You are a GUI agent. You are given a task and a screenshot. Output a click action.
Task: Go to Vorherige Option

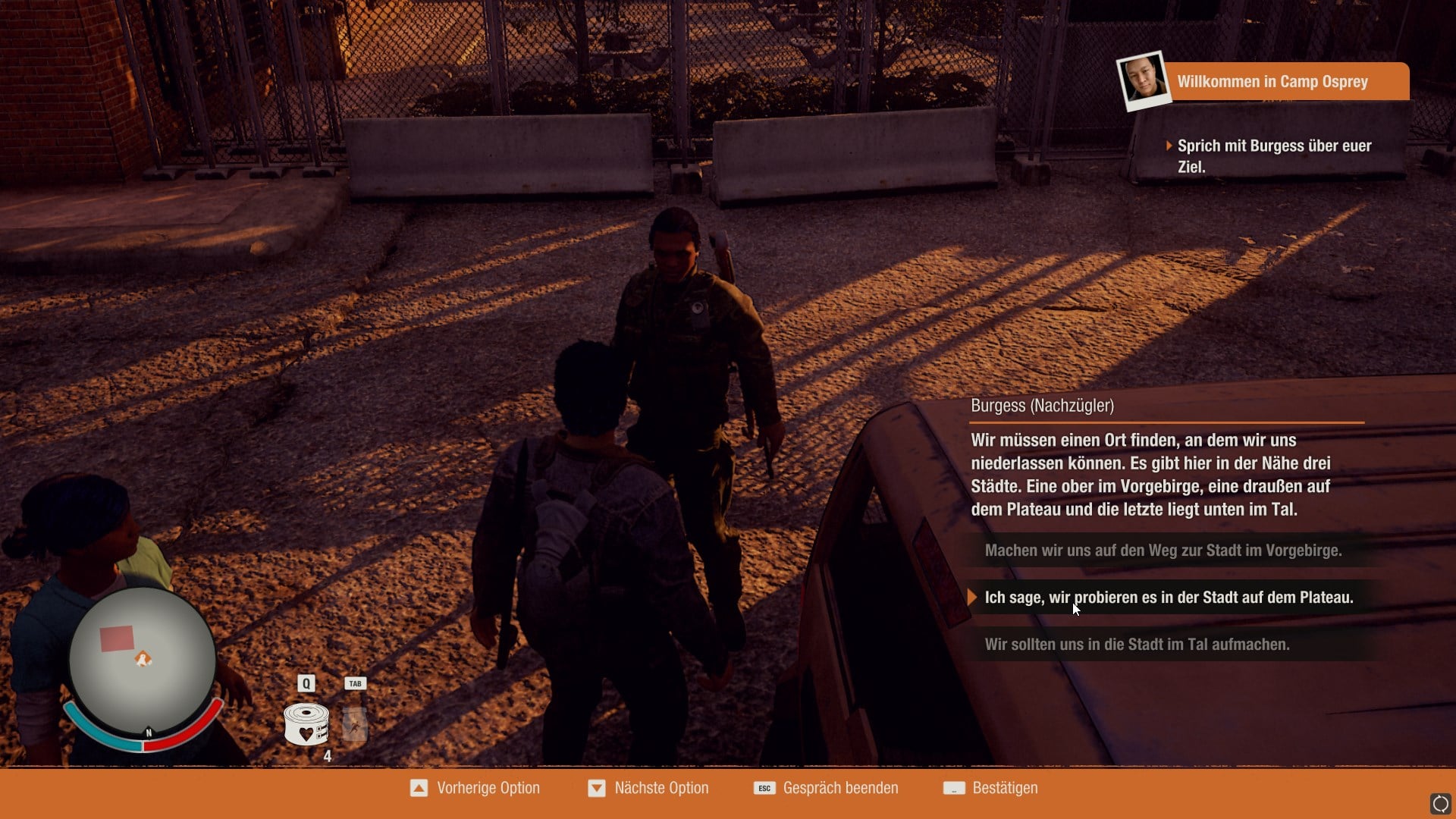point(475,789)
